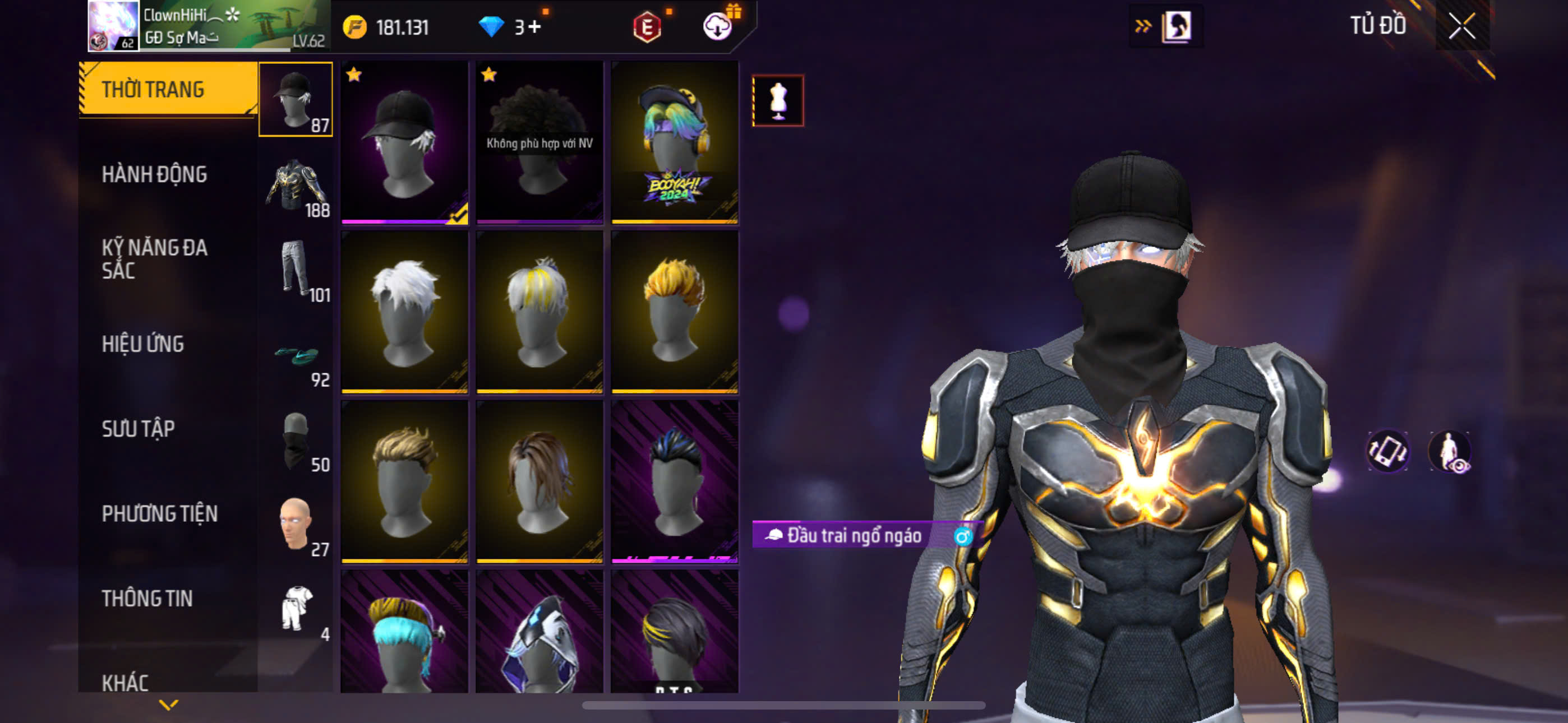Select the Phương Tiện tab

point(159,513)
